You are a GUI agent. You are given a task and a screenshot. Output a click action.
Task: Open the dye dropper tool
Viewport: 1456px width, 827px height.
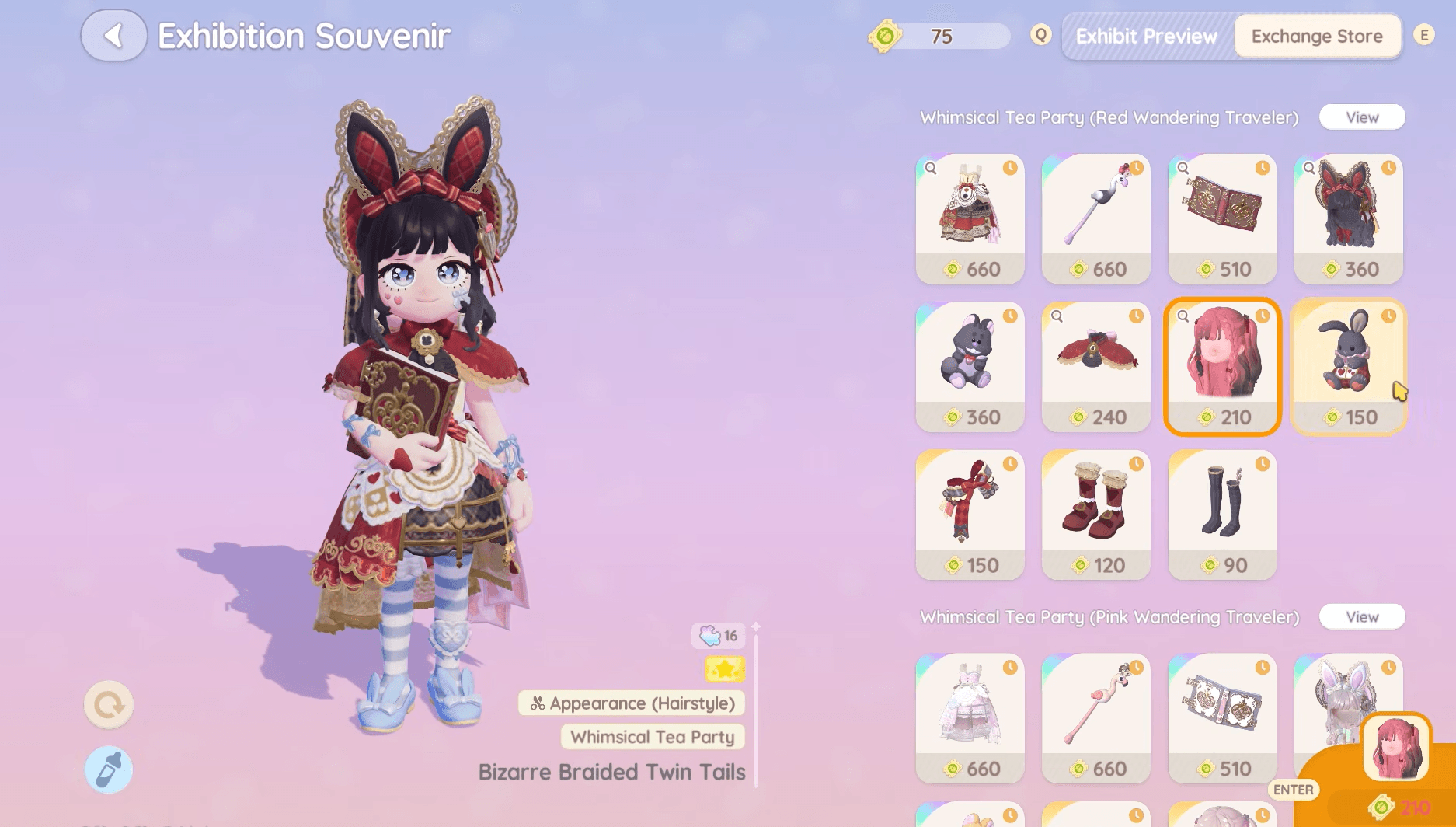(x=109, y=769)
